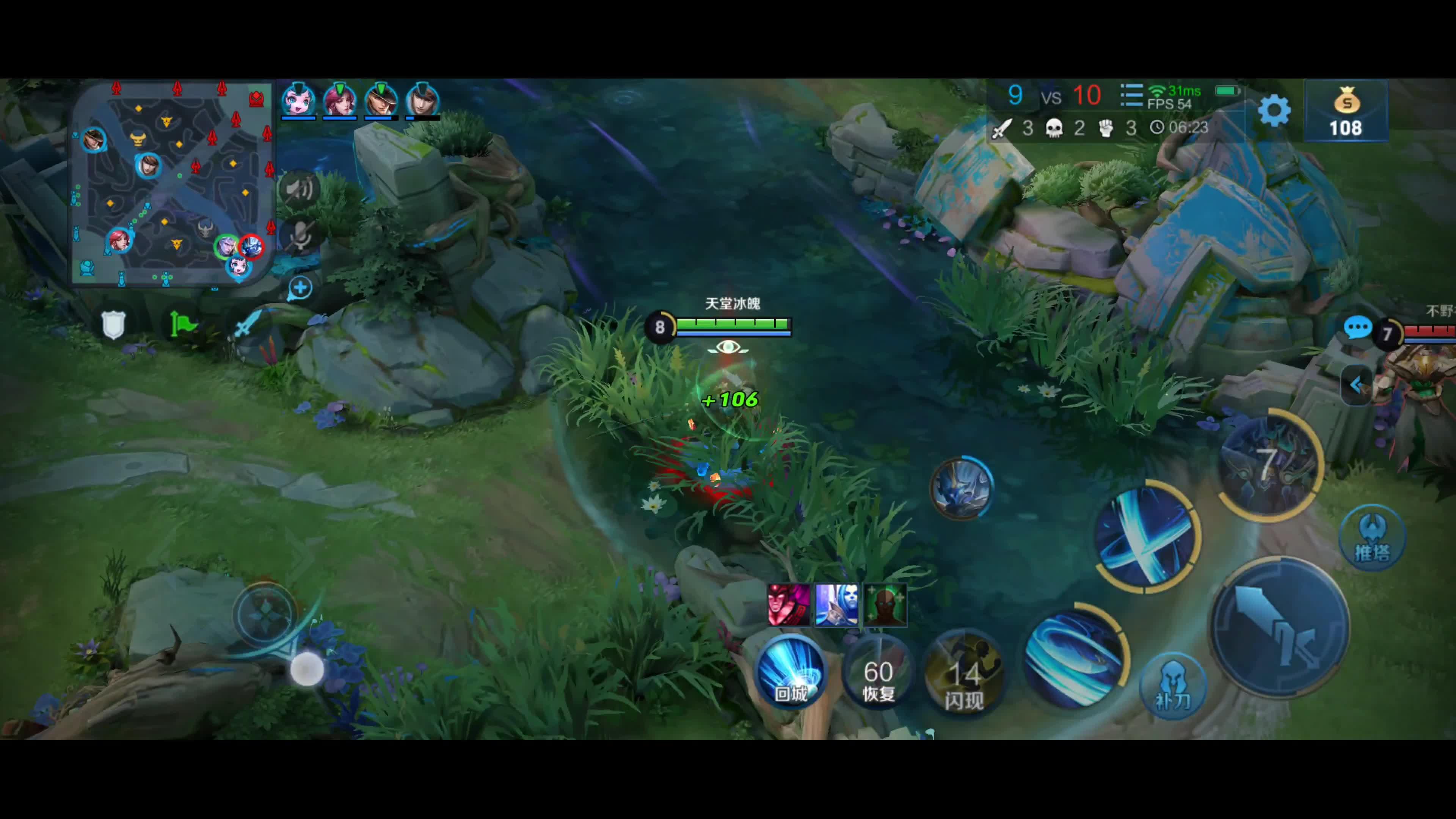Send the shield defend signal
1456x819 pixels.
113,325
